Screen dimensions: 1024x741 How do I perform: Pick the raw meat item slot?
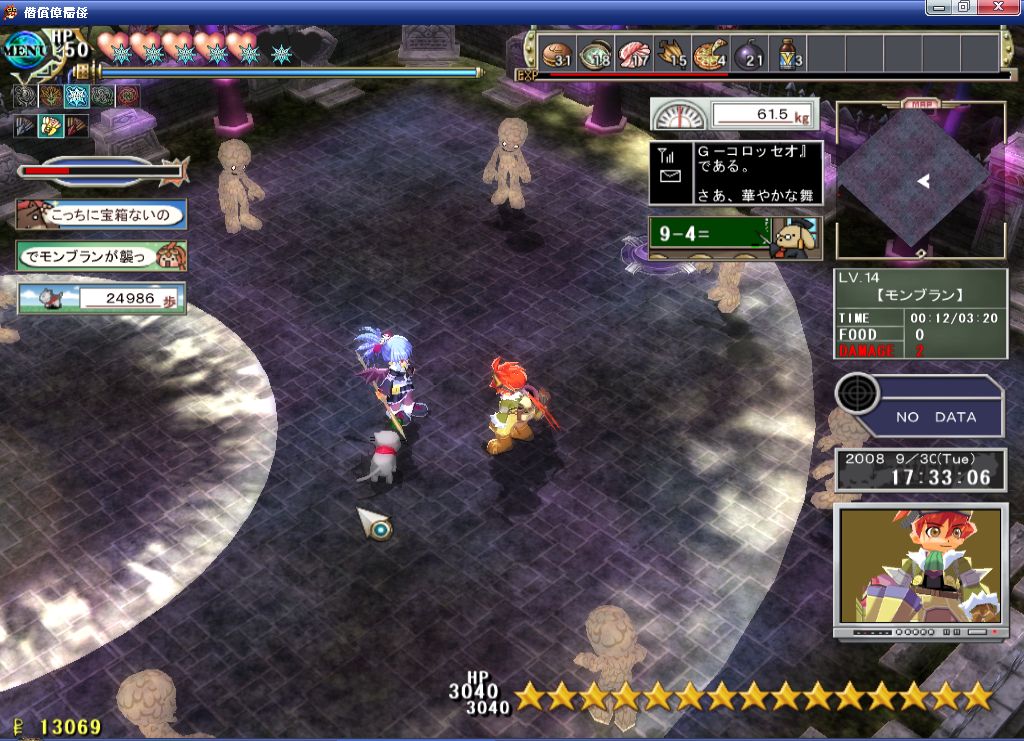tap(633, 54)
